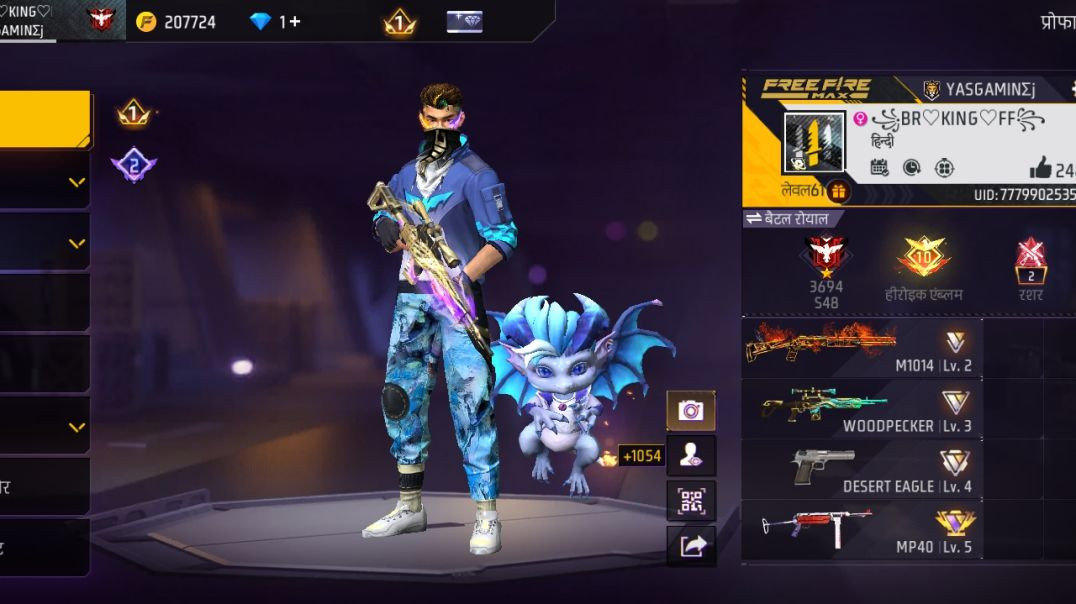The width and height of the screenshot is (1076, 604).
Task: Show the QR code button
Action: pyautogui.click(x=691, y=500)
